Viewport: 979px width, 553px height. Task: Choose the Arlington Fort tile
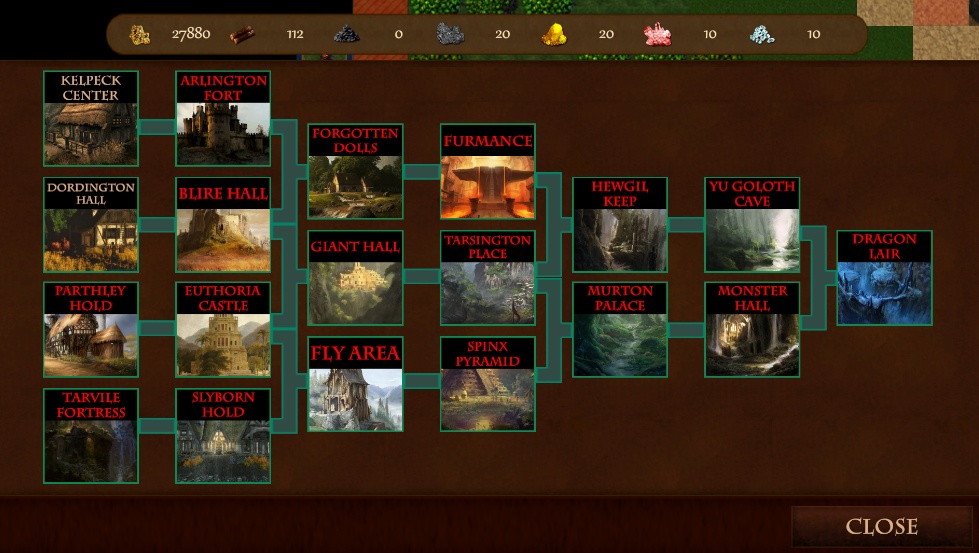pyautogui.click(x=223, y=119)
